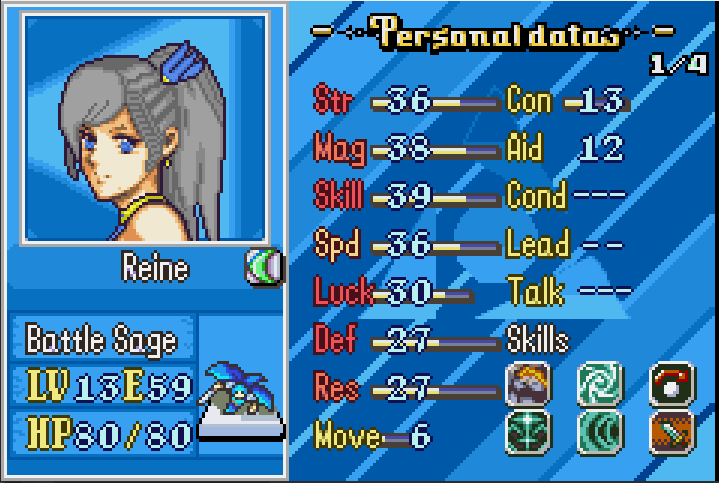Select the Move stat label
The width and height of the screenshot is (719, 483).
pyautogui.click(x=346, y=437)
